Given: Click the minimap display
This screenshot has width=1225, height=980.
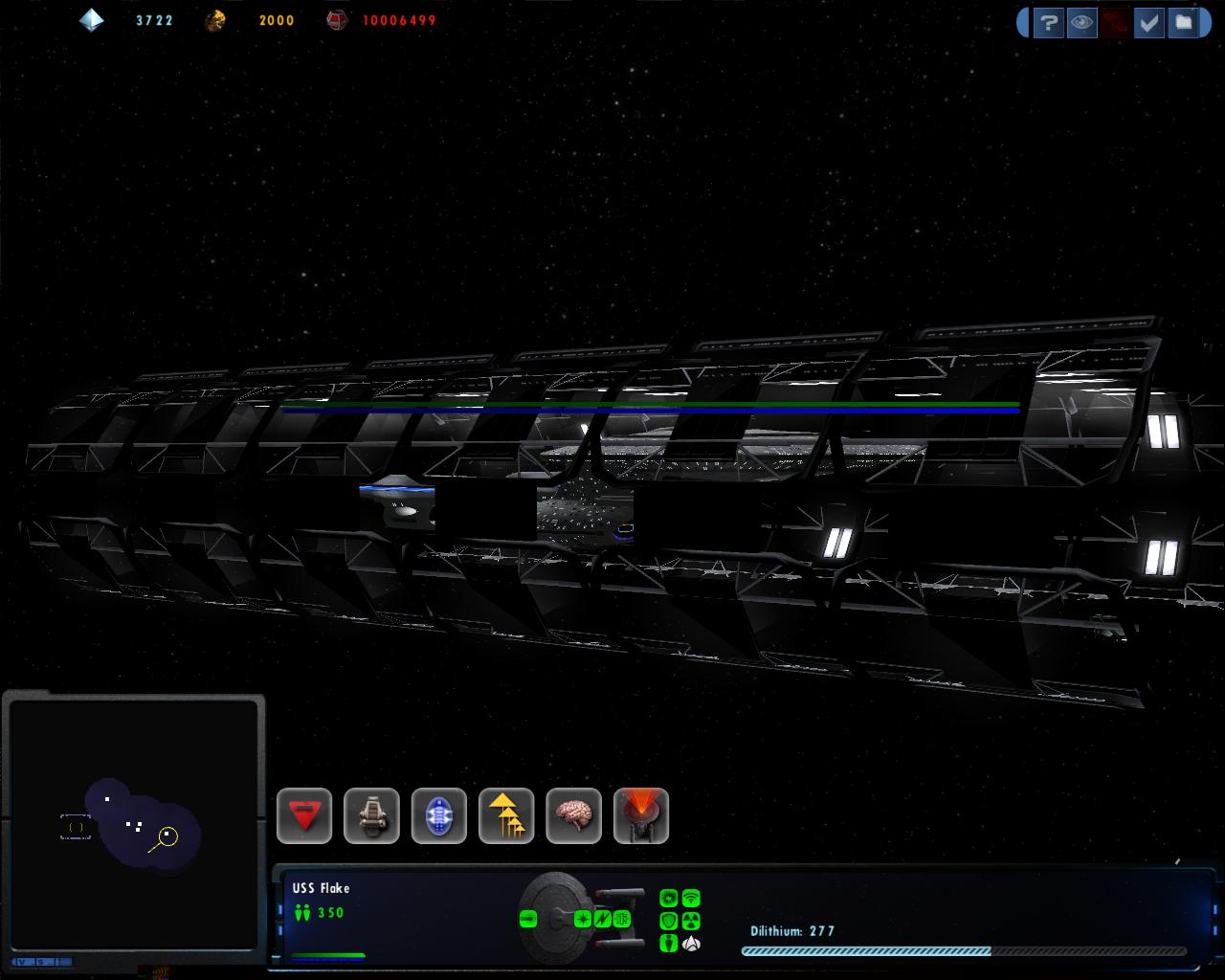Looking at the screenshot, I should click(133, 823).
